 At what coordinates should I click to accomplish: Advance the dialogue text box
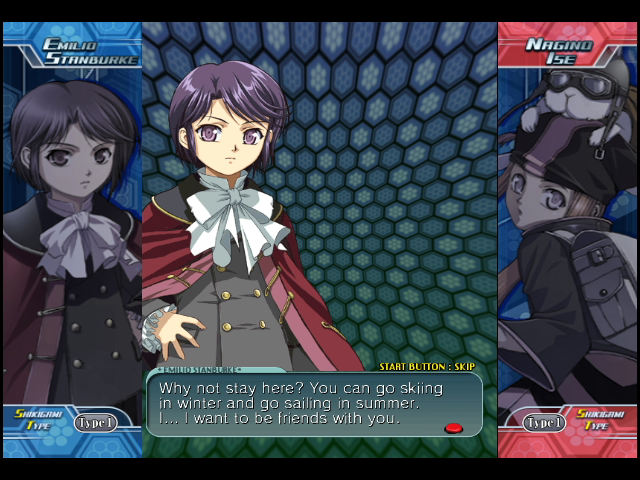point(453,428)
